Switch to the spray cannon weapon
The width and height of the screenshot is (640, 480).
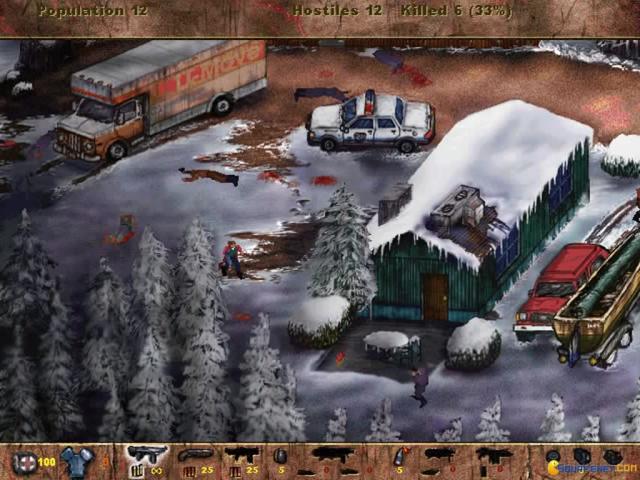click(x=240, y=456)
